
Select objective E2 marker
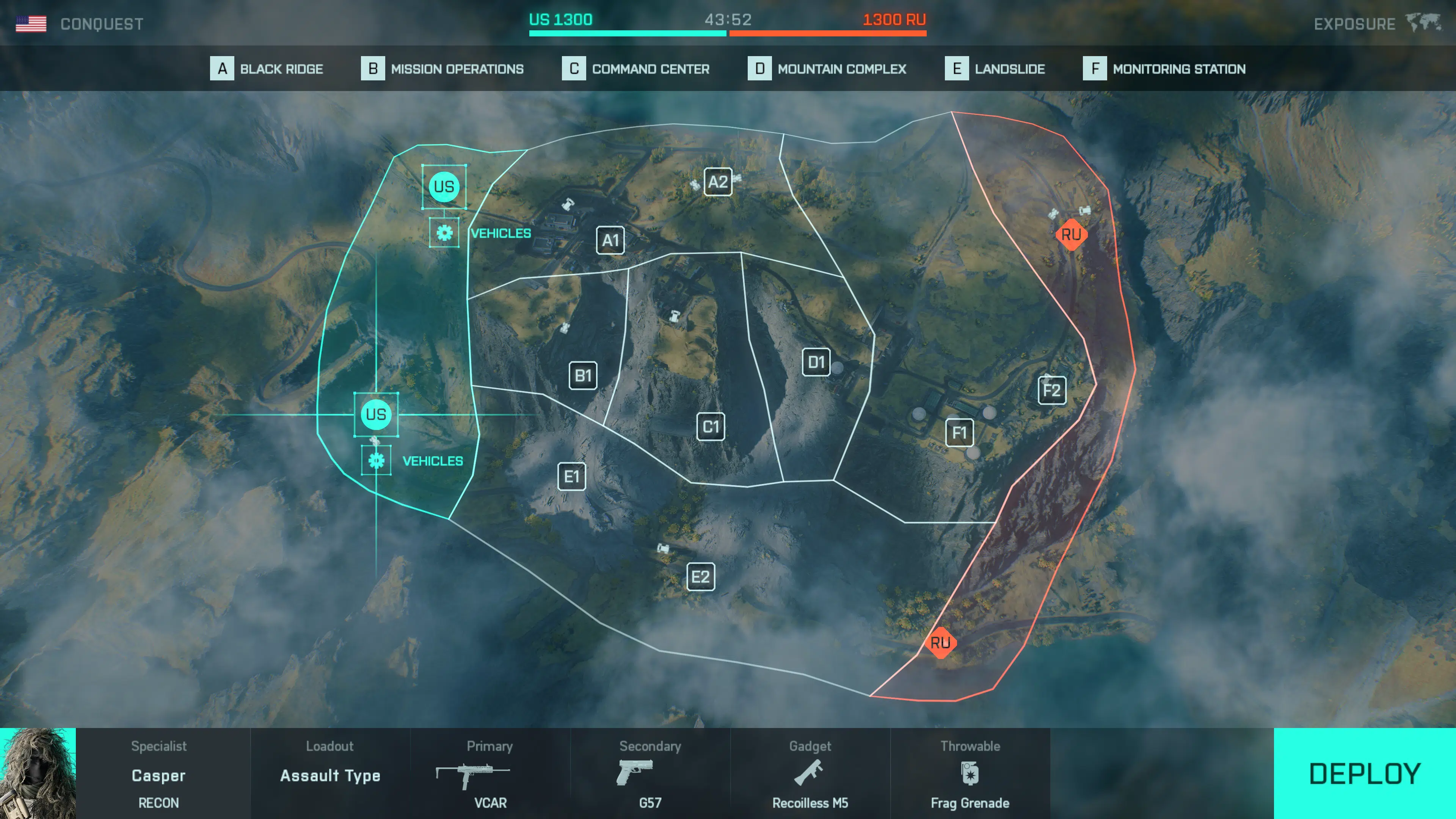(x=700, y=577)
